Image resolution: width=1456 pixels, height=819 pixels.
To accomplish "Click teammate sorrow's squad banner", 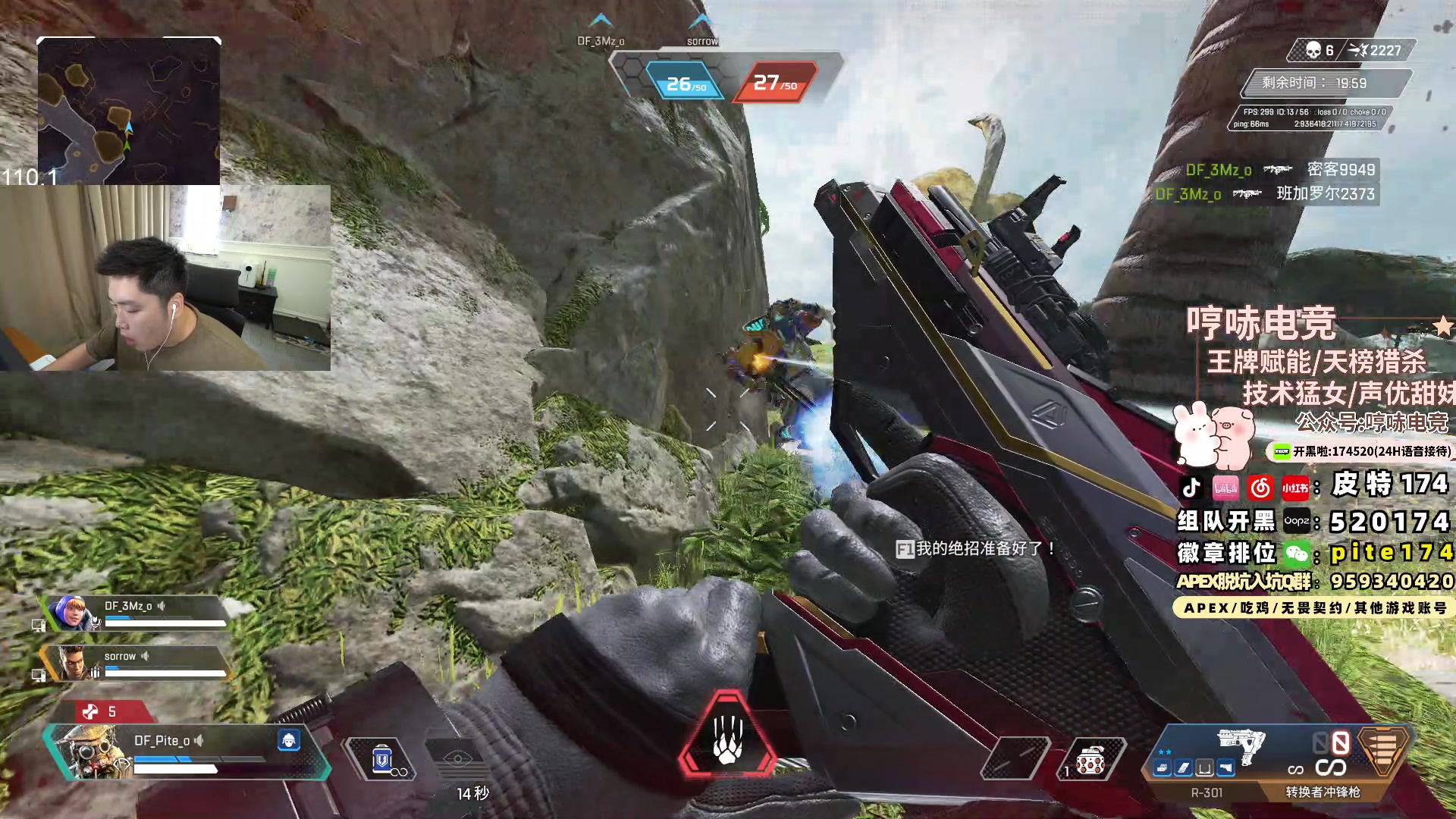I will click(x=136, y=663).
